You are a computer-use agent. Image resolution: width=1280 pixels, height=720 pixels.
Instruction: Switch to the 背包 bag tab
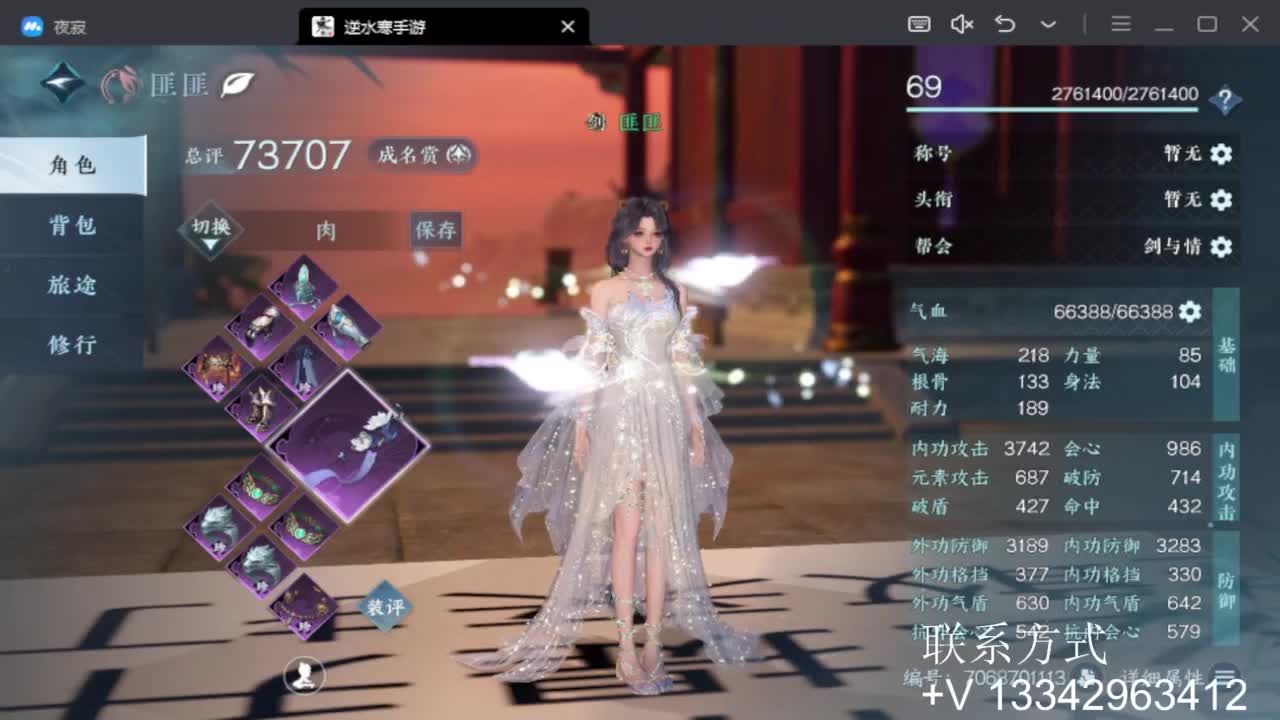(71, 227)
